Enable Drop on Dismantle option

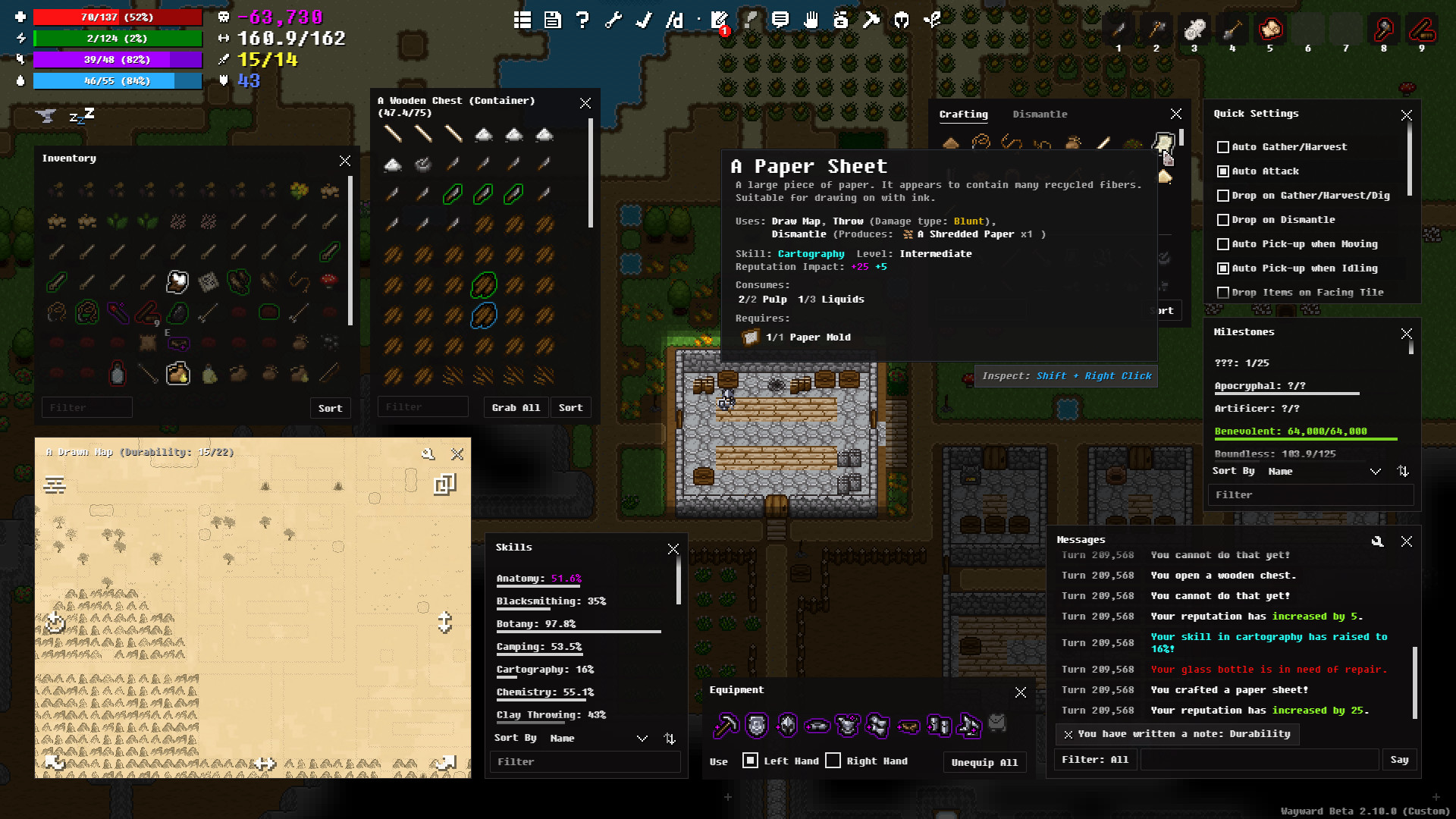pyautogui.click(x=1223, y=220)
